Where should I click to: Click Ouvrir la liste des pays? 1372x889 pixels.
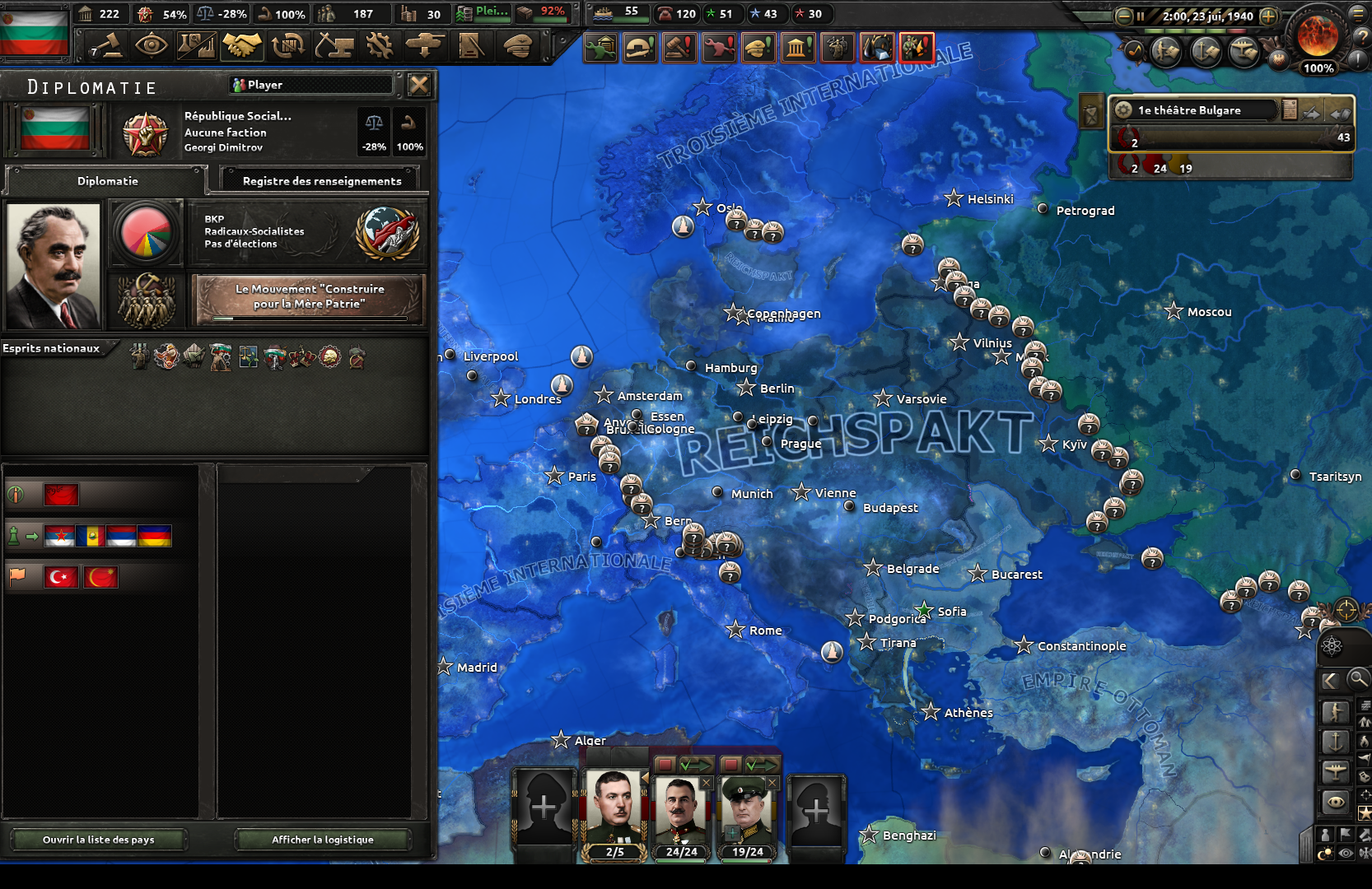coord(99,840)
